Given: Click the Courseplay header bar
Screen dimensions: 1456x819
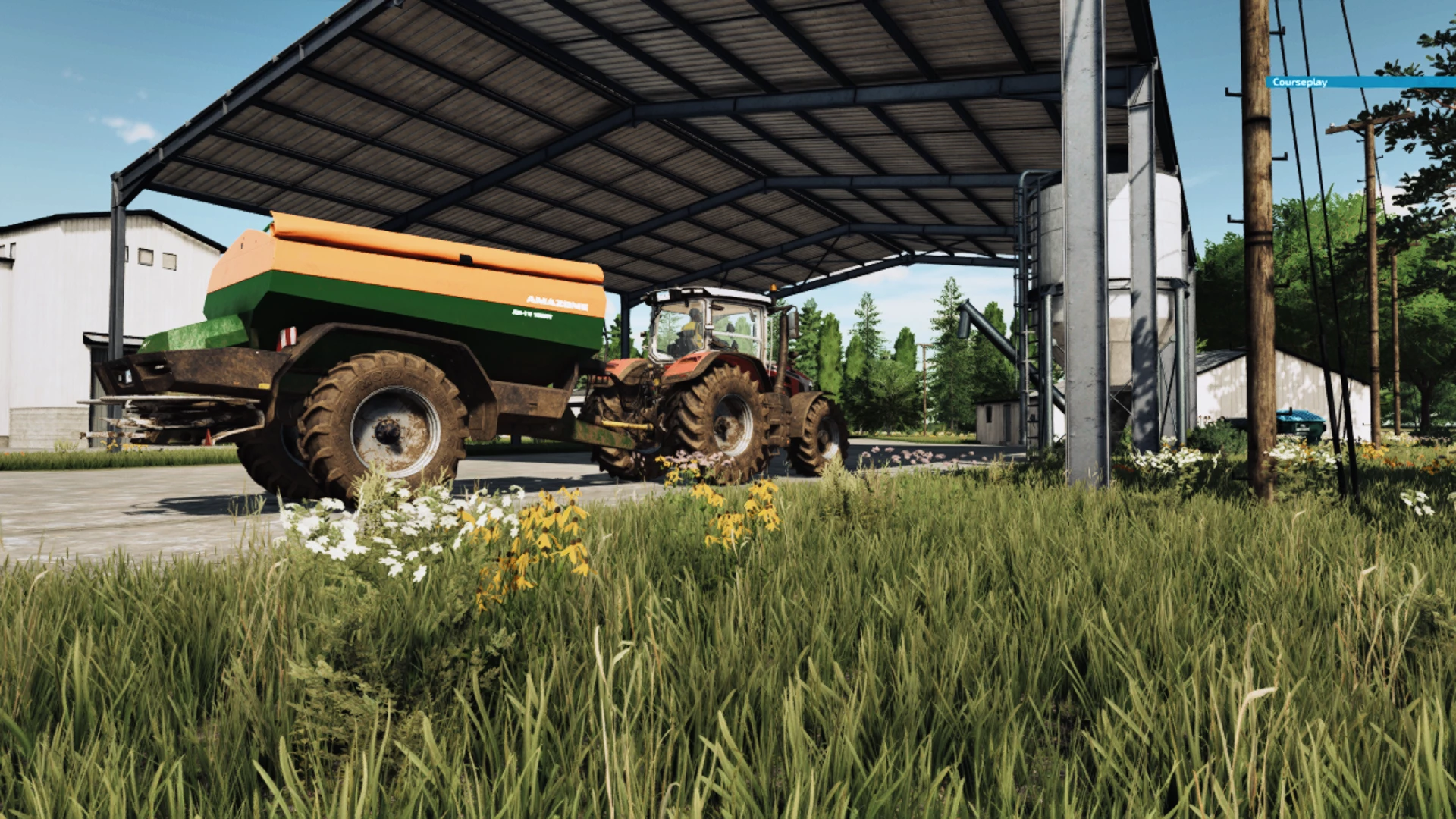Looking at the screenshot, I should coord(1360,82).
